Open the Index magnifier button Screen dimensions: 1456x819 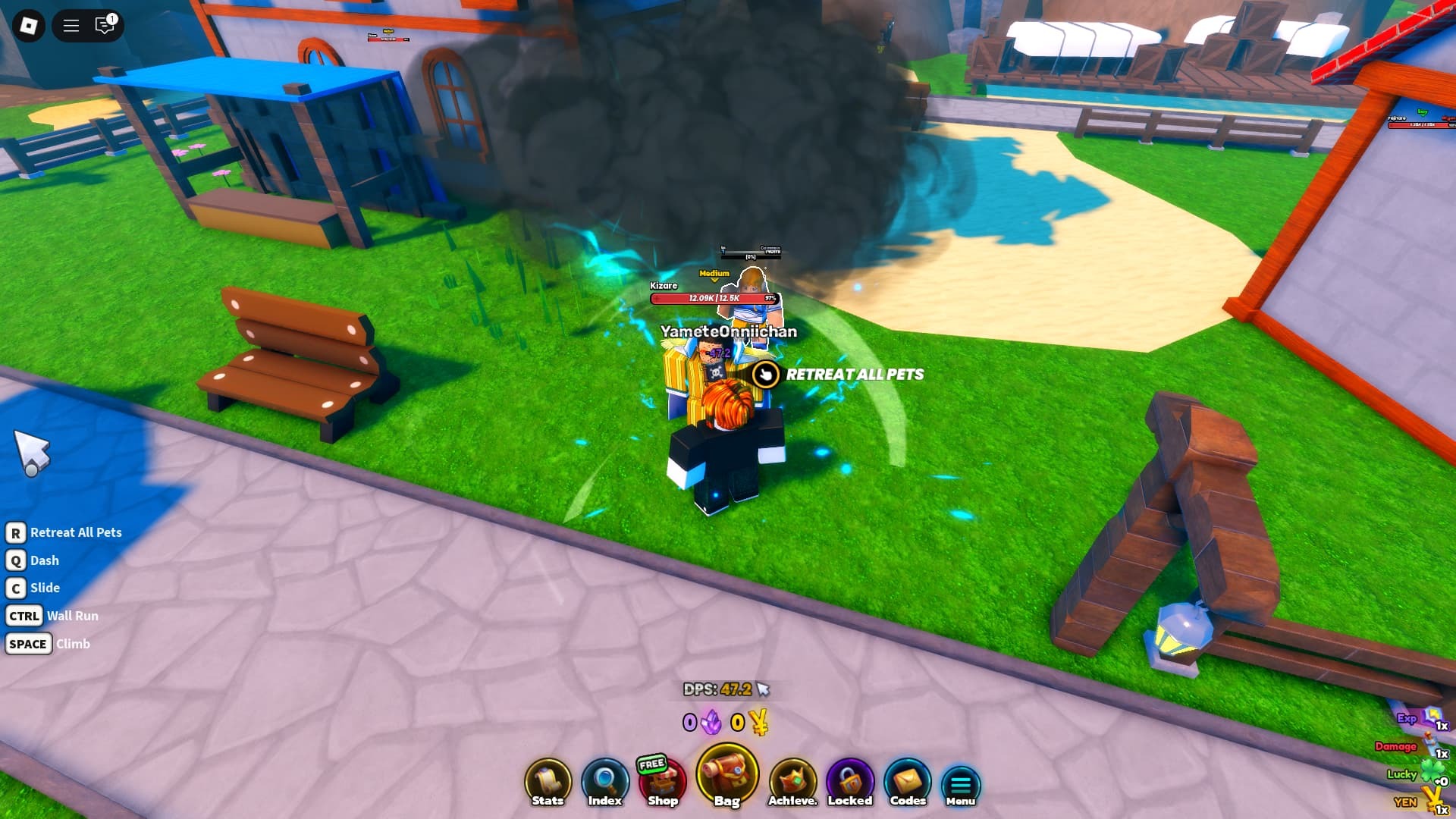coord(604,783)
